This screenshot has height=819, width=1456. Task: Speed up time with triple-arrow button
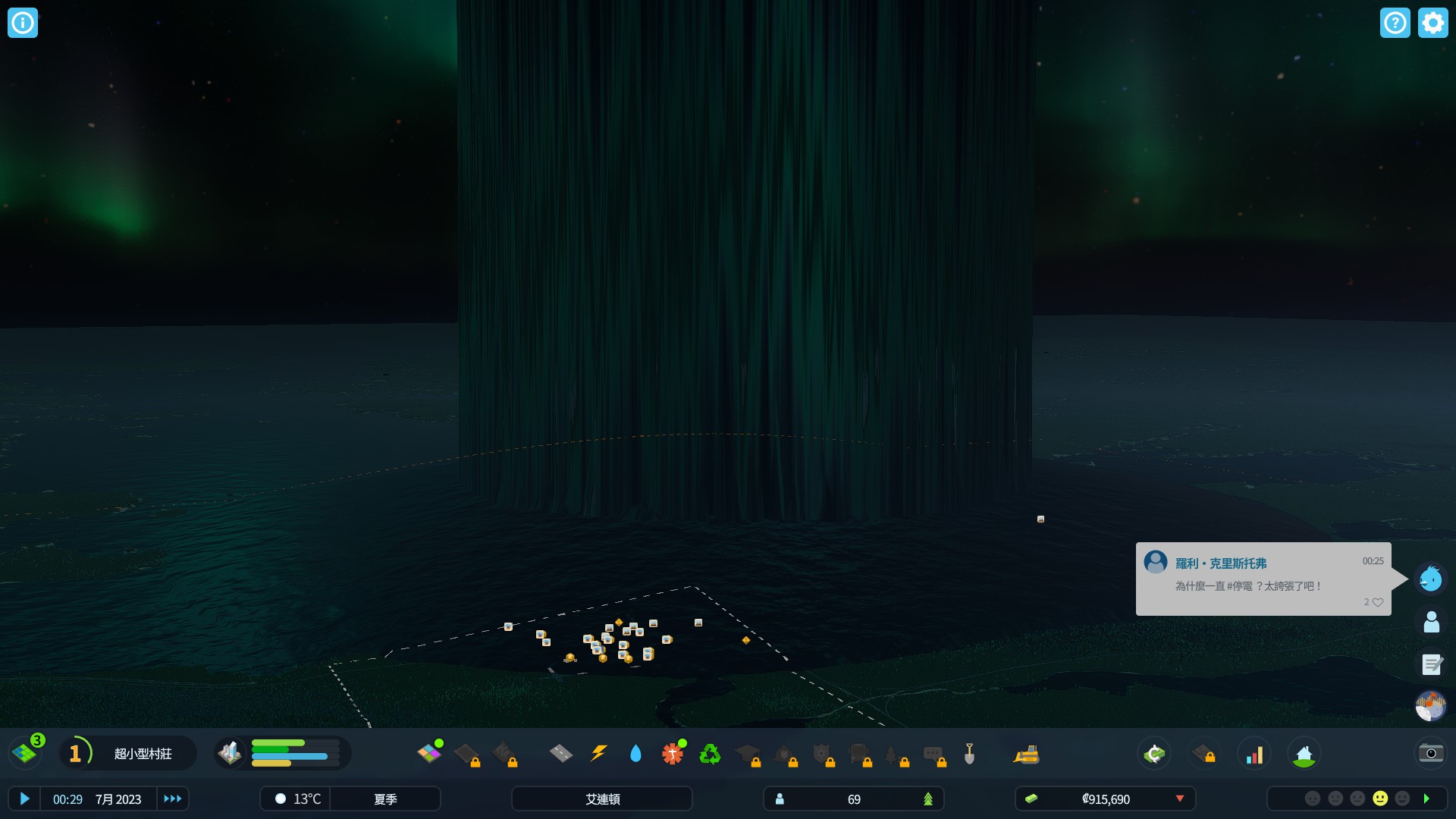coord(172,799)
